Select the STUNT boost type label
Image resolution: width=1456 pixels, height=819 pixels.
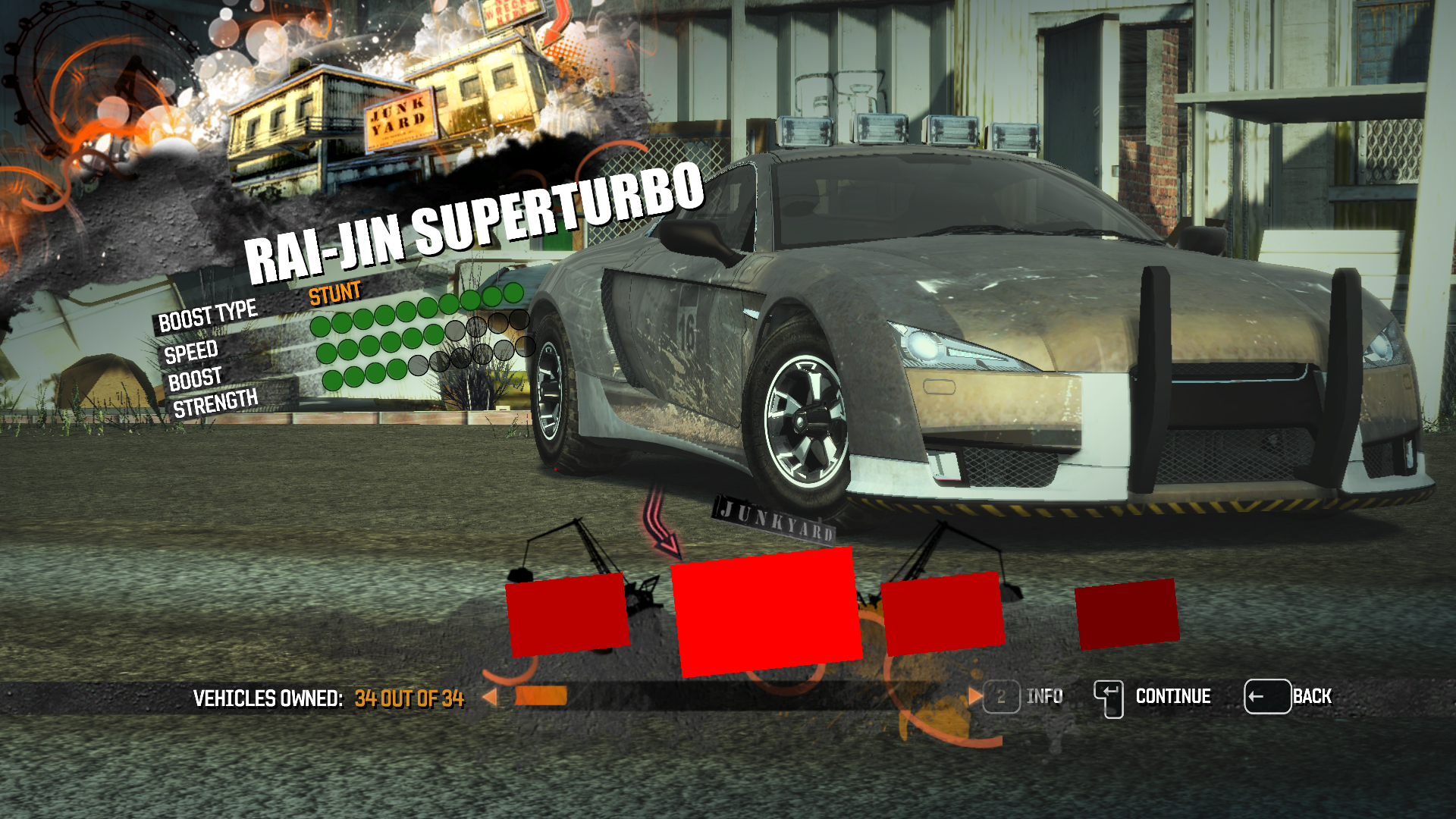[334, 294]
